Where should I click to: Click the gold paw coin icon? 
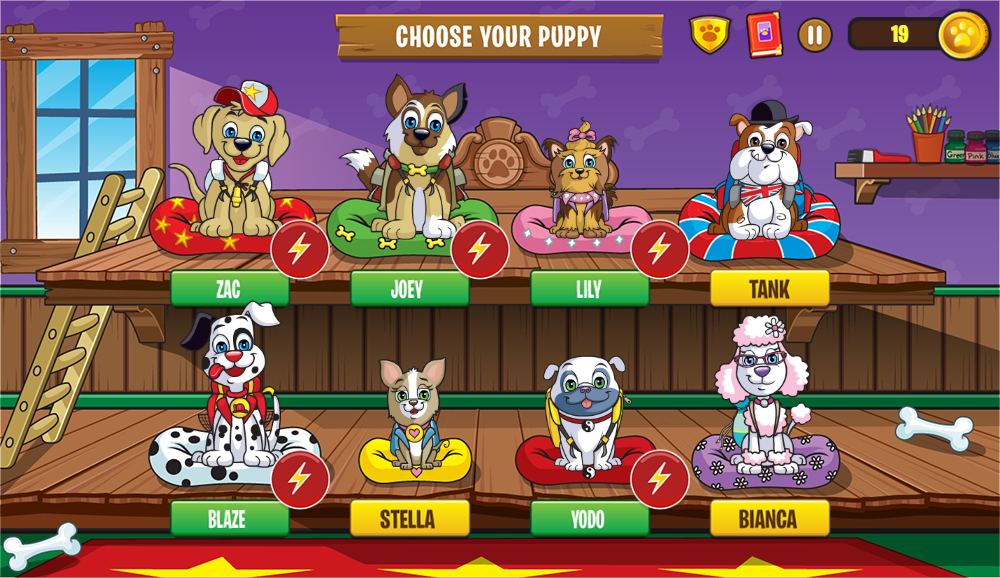[965, 35]
